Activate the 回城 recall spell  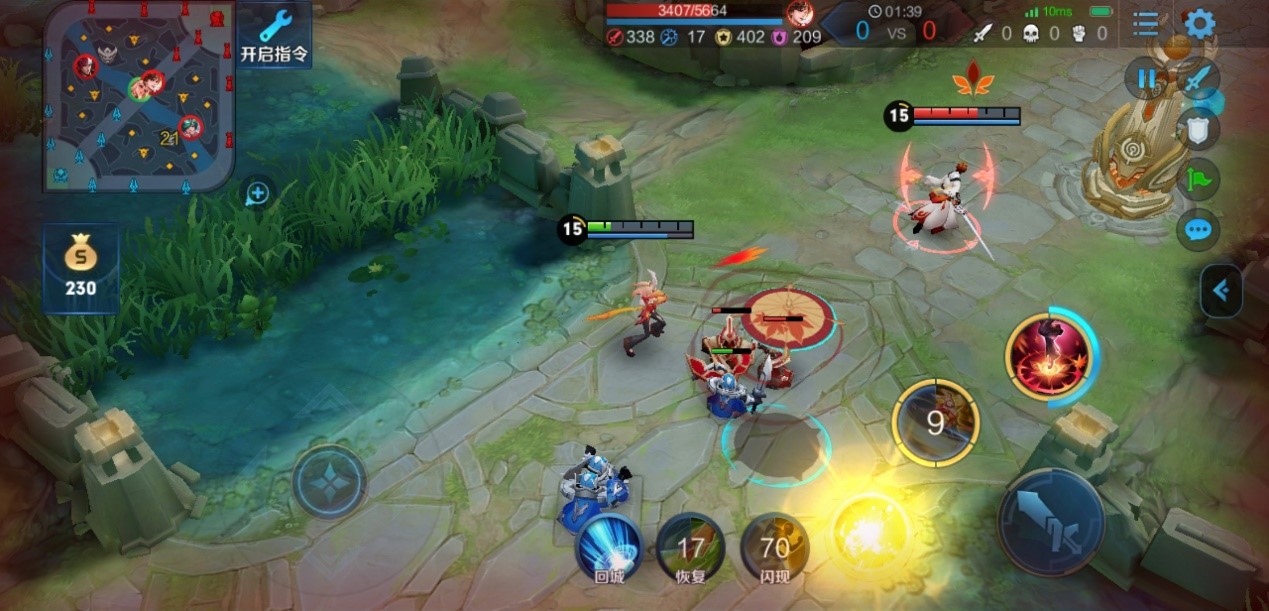point(609,547)
